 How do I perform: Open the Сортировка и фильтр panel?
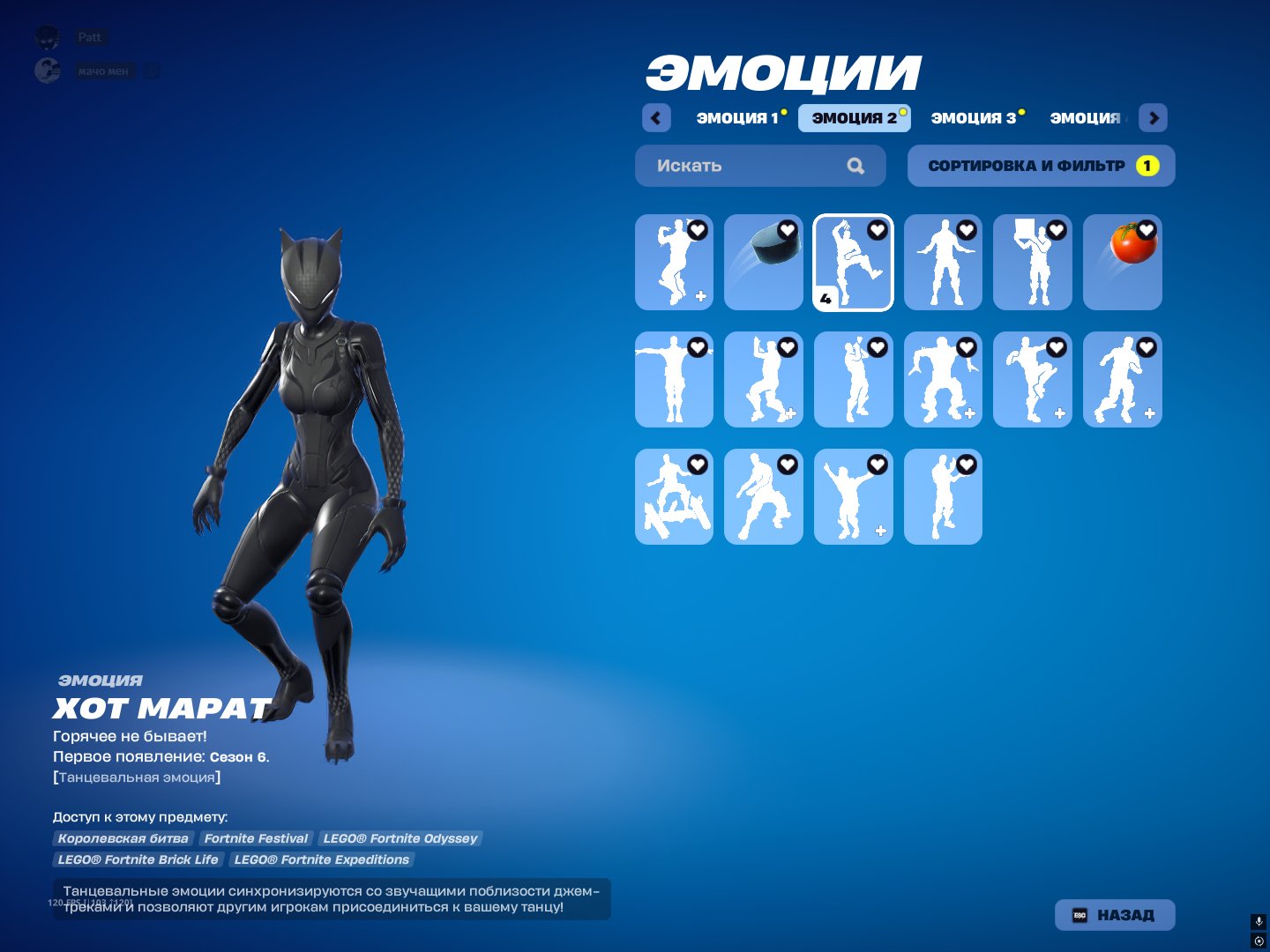pyautogui.click(x=1041, y=165)
